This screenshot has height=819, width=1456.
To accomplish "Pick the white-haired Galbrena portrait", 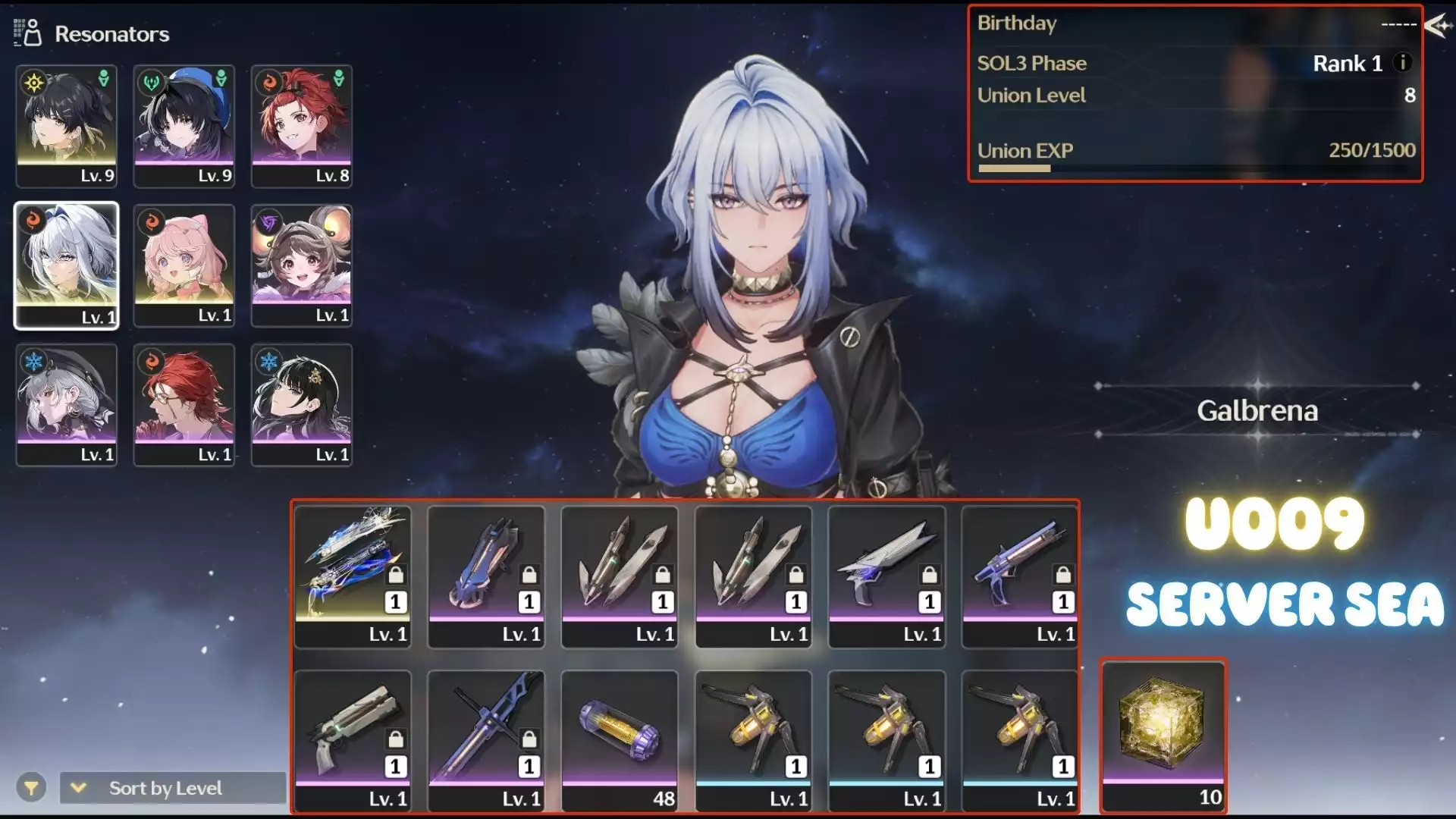I will click(x=67, y=265).
